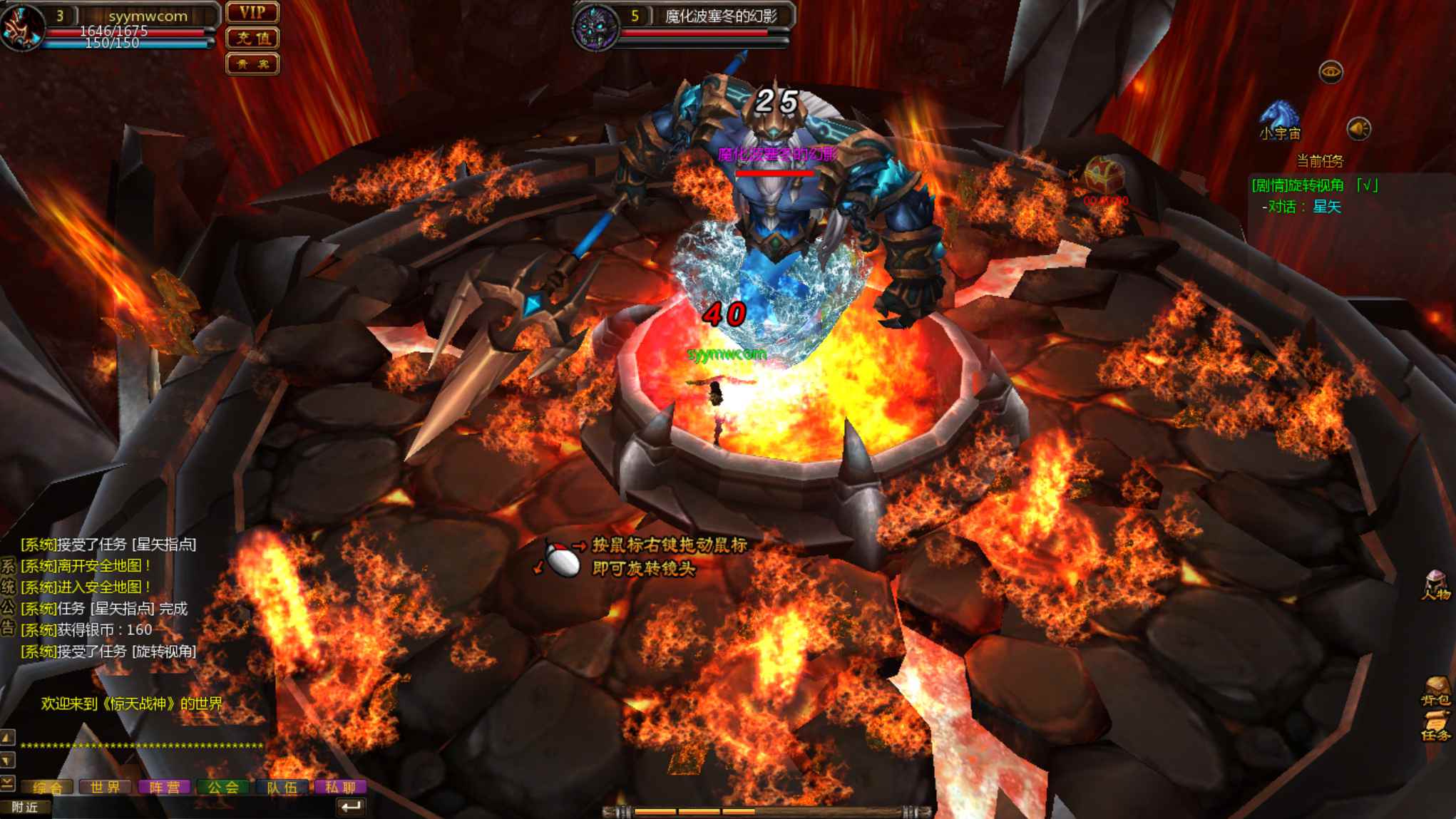Open the 任务 quest log
This screenshot has height=819, width=1456.
(1435, 726)
